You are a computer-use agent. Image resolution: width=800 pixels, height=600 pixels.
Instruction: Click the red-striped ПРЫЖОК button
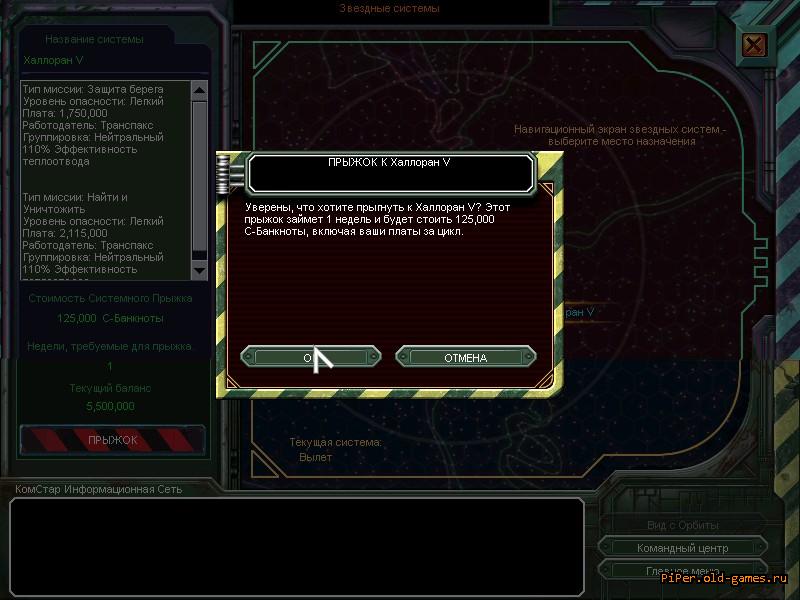[x=112, y=439]
